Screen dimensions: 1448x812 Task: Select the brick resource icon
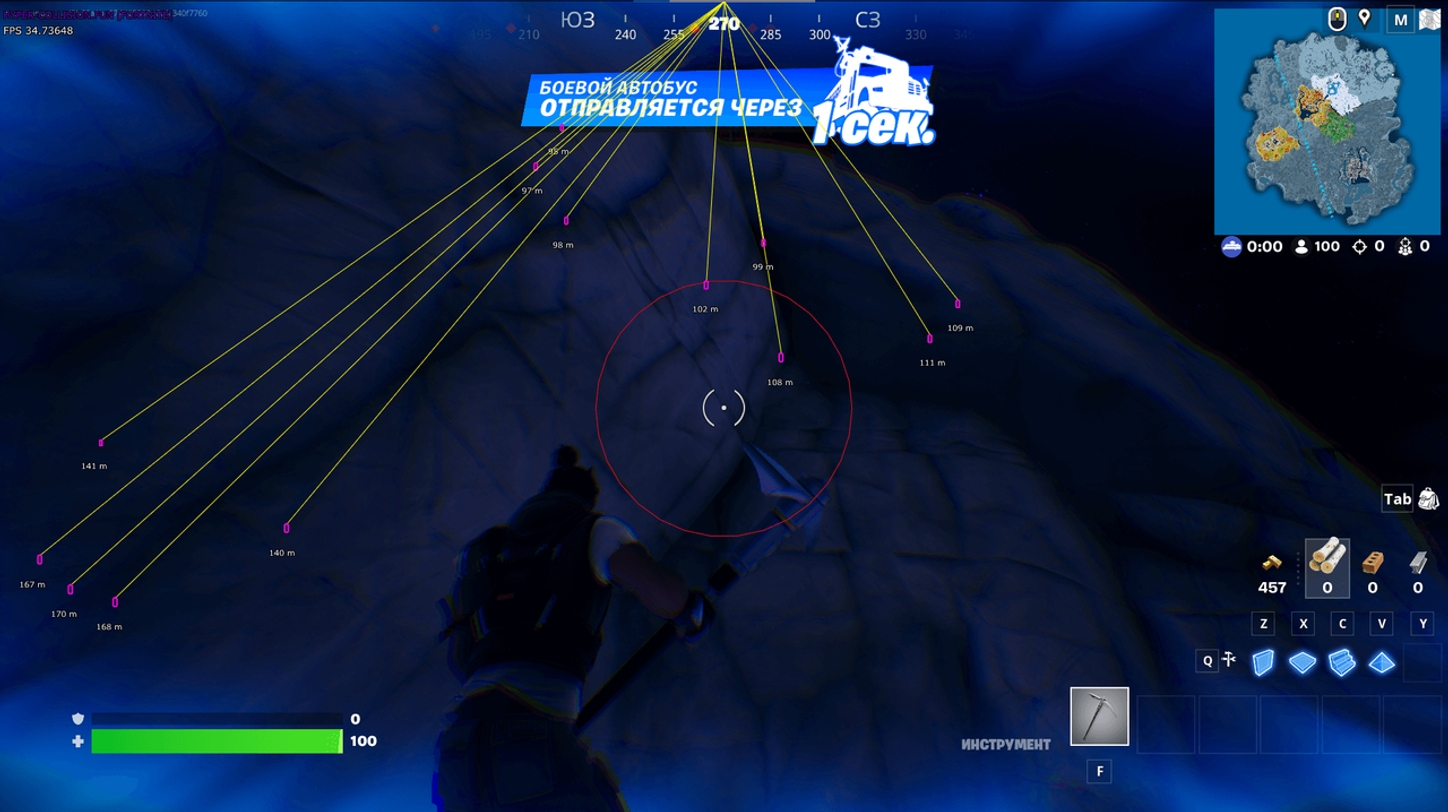tap(1372, 564)
